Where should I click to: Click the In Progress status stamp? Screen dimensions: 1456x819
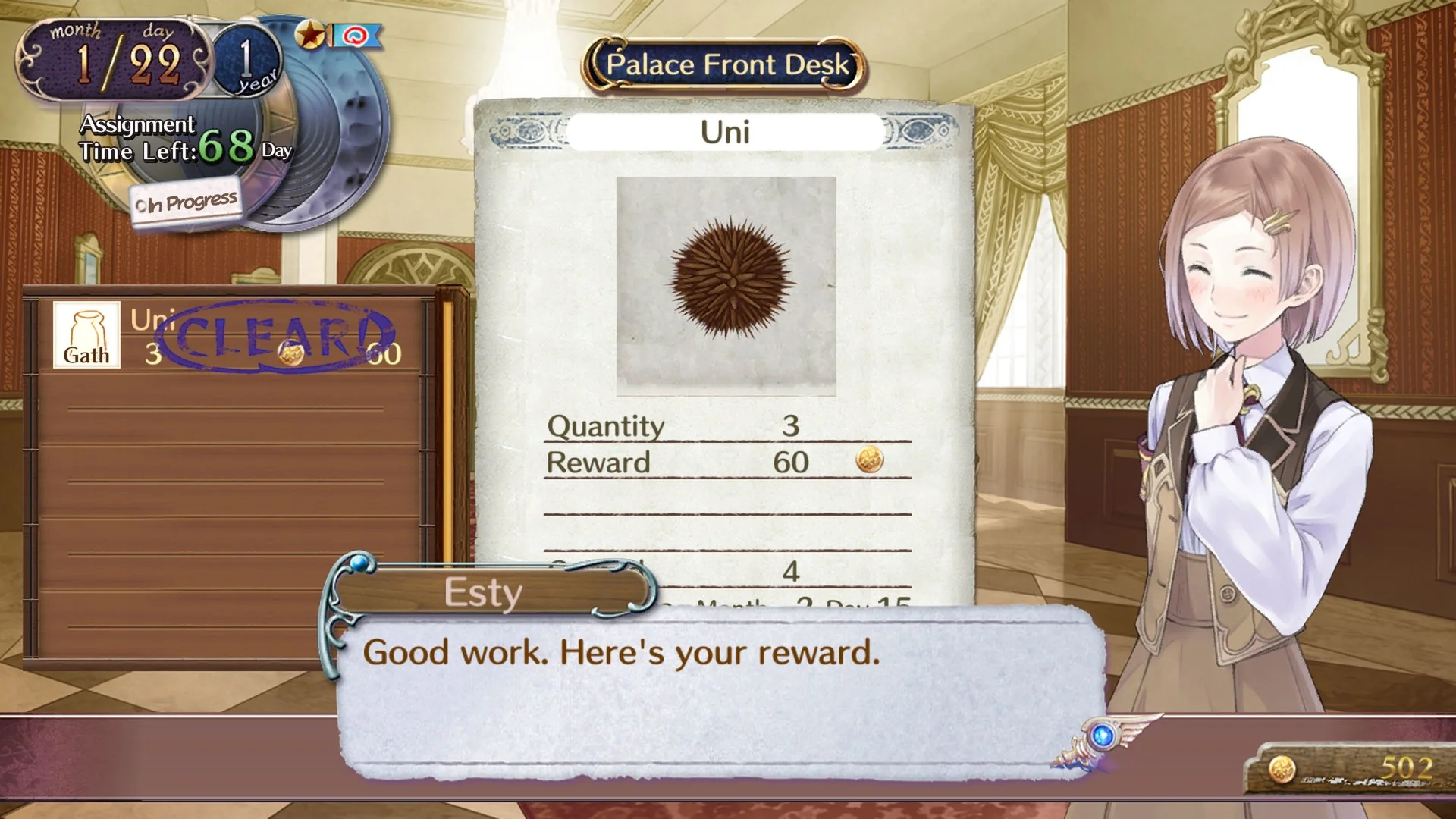point(184,200)
